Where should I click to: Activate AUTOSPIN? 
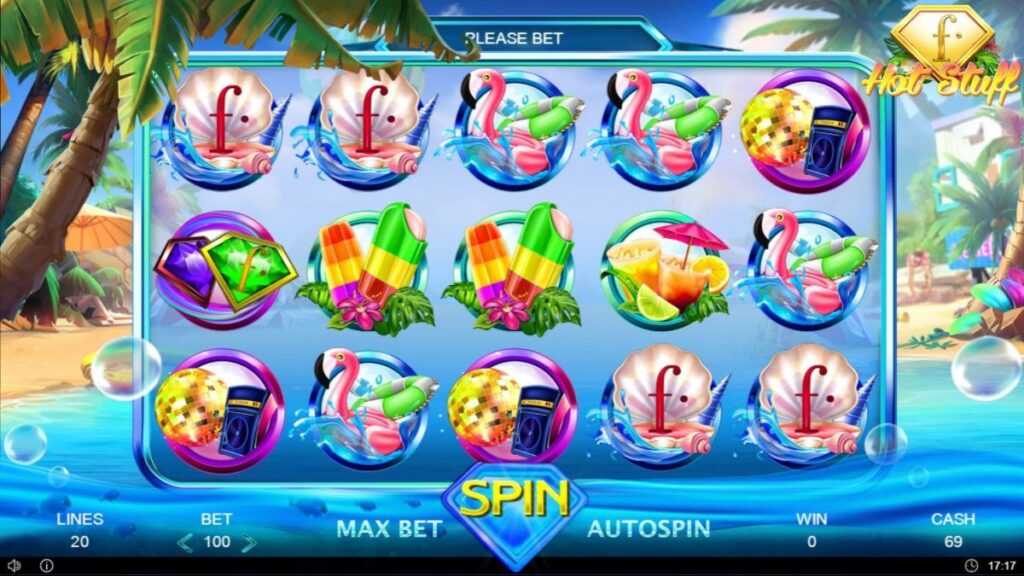[x=648, y=528]
